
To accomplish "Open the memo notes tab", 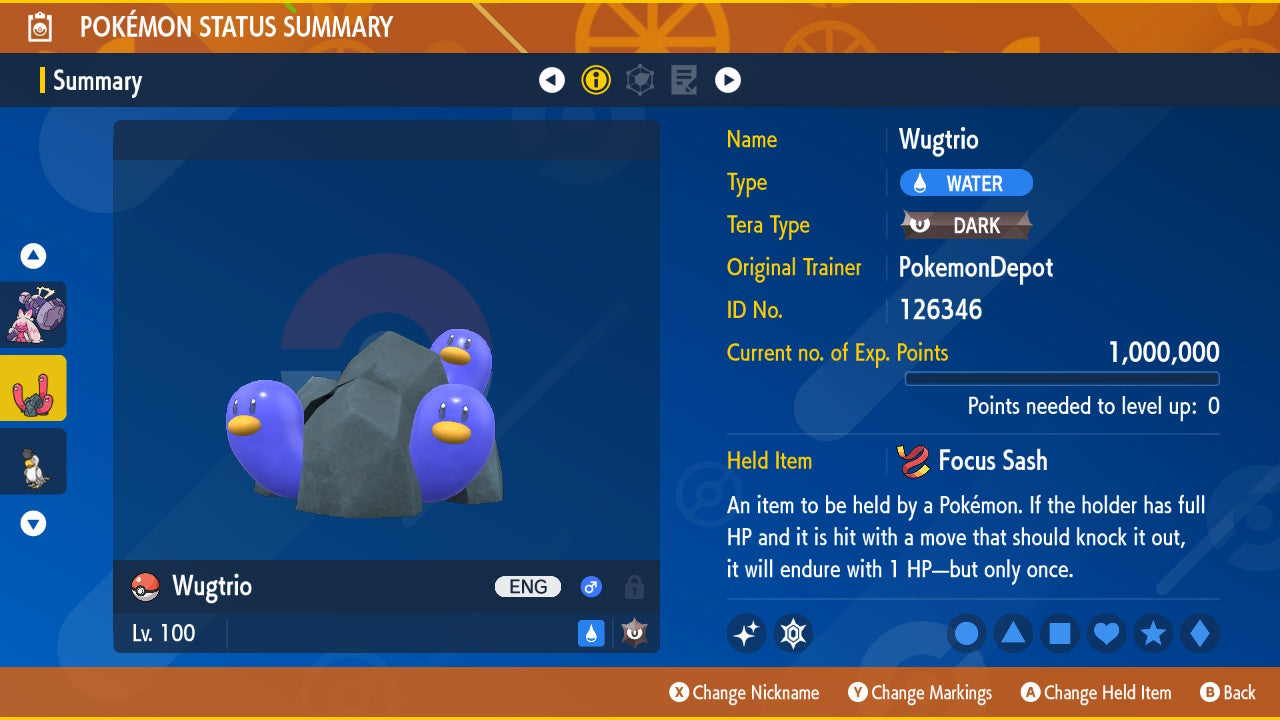I will 684,80.
